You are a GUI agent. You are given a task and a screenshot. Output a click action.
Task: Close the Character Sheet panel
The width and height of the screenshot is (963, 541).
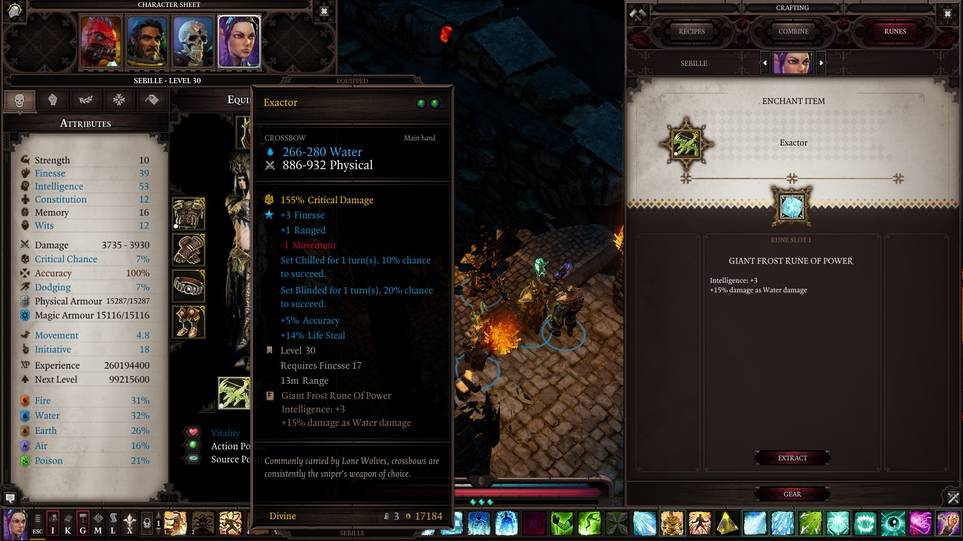(323, 12)
